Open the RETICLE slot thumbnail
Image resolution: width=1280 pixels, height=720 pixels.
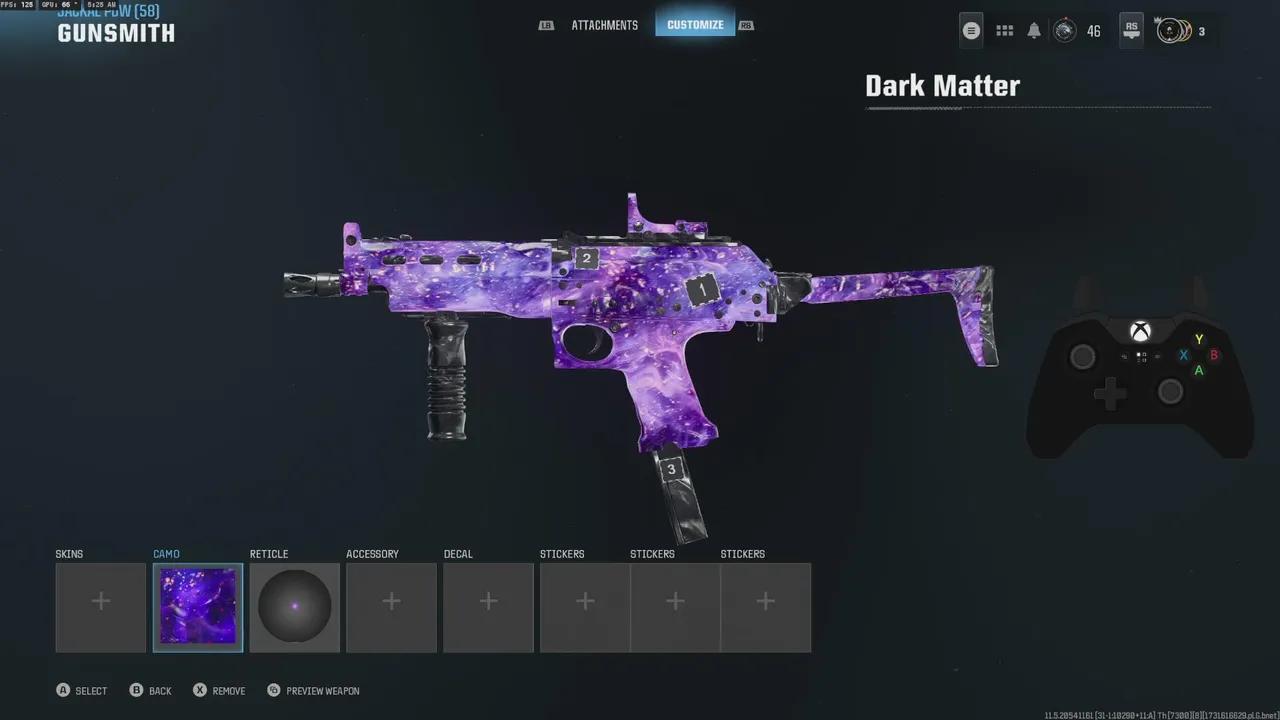[294, 606]
